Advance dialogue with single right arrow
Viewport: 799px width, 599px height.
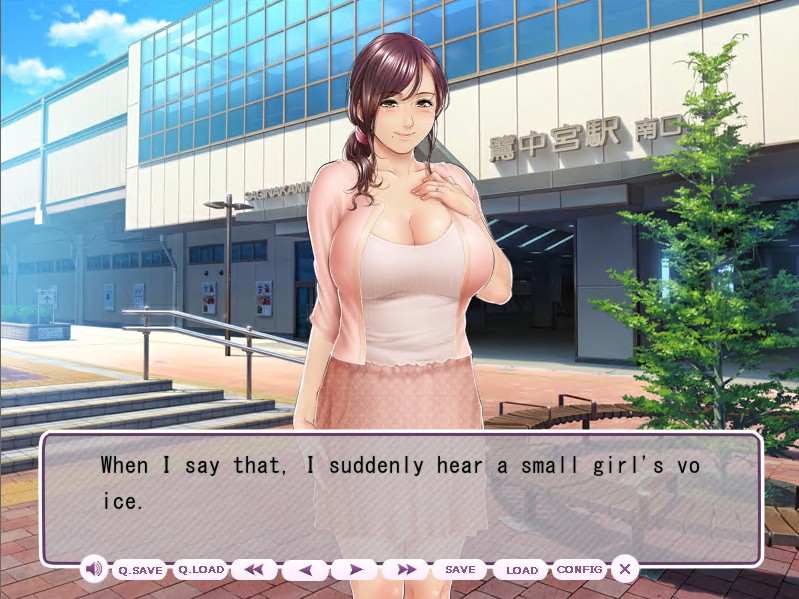pyautogui.click(x=355, y=570)
